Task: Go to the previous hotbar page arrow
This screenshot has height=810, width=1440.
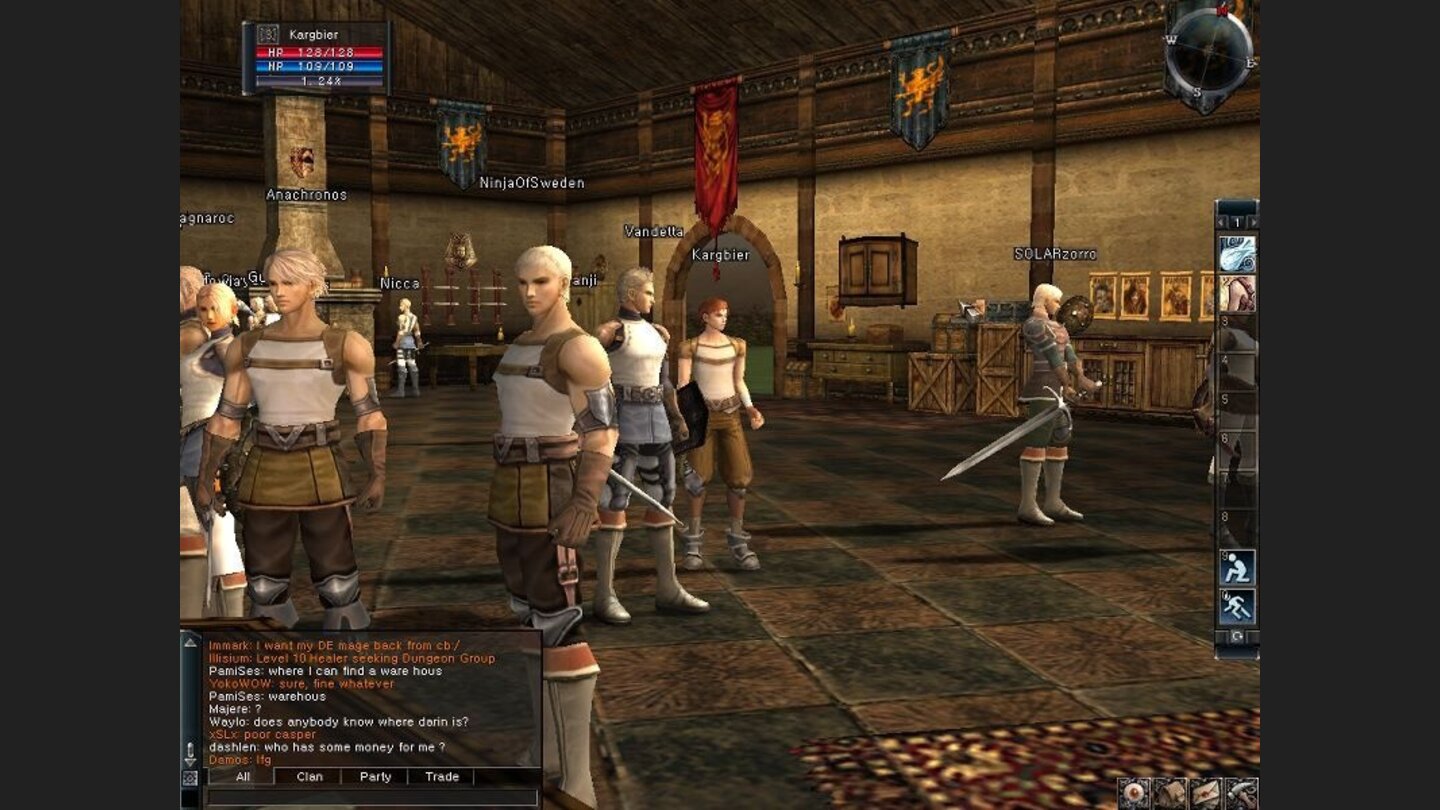Action: click(1222, 222)
